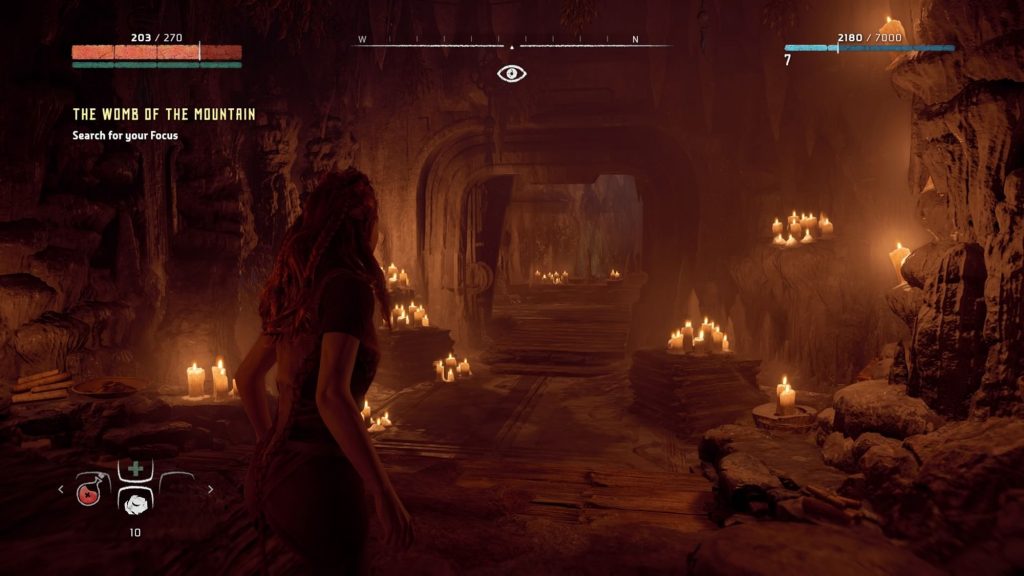Image resolution: width=1024 pixels, height=576 pixels.
Task: Use the green cross medicine pouch
Action: pyautogui.click(x=134, y=468)
